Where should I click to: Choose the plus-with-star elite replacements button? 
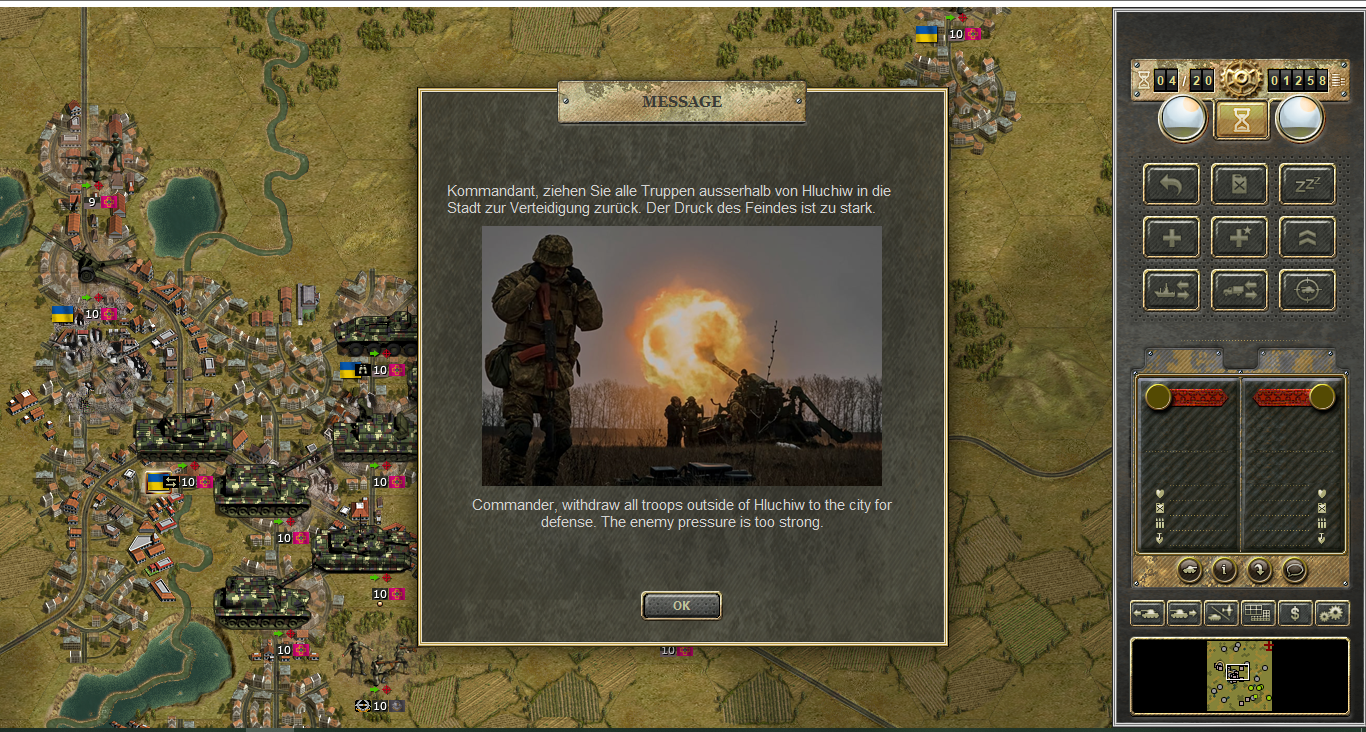(1239, 237)
